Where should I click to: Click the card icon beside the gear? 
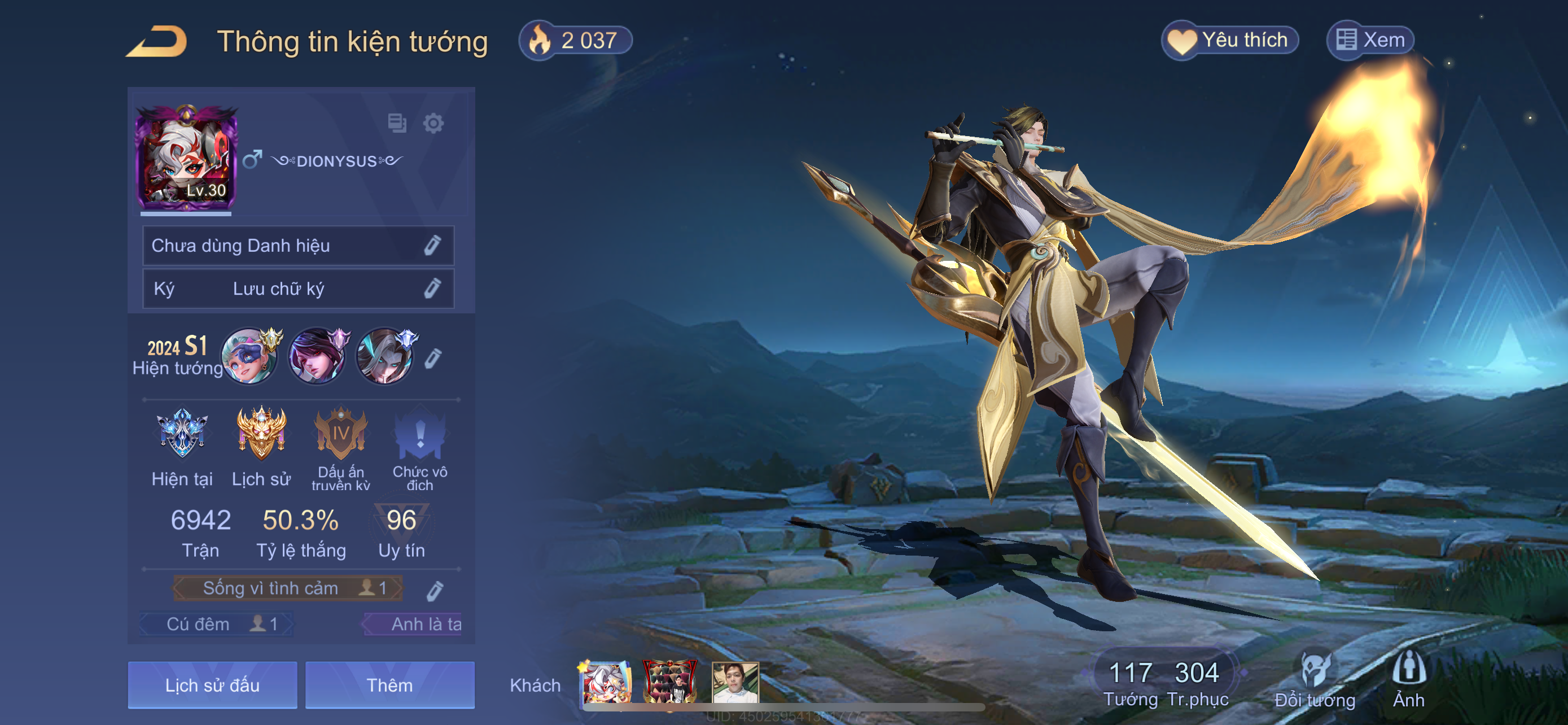pyautogui.click(x=397, y=123)
